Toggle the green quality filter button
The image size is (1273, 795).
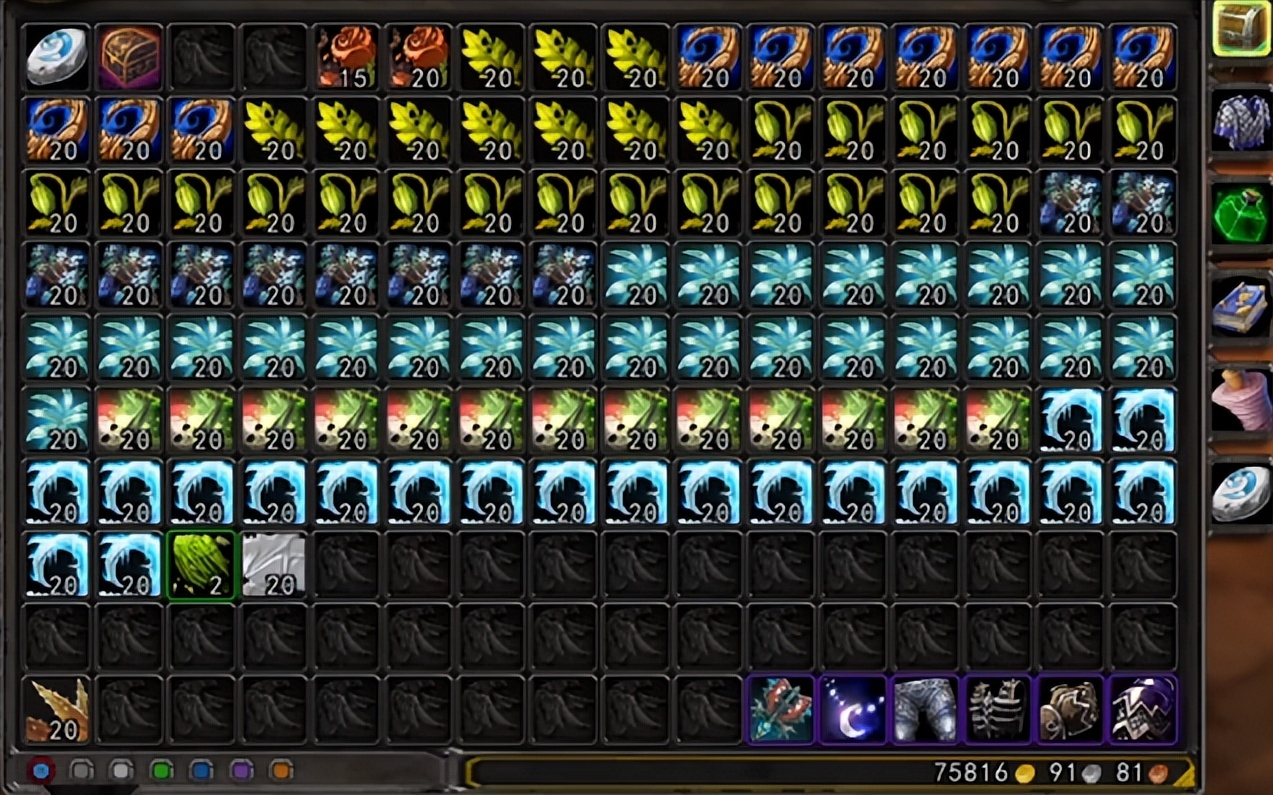161,771
